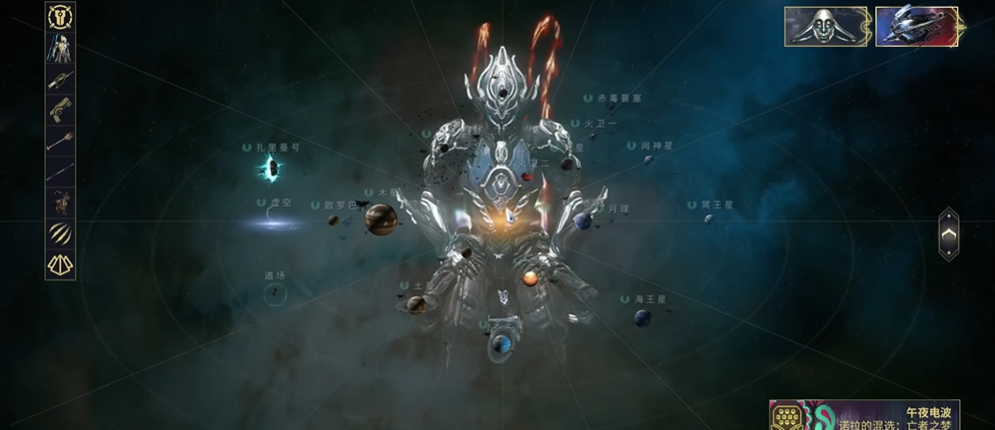The height and width of the screenshot is (430, 995).
Task: Choose the 赤毒要塞 Kuva Fortress node
Action: point(613,99)
